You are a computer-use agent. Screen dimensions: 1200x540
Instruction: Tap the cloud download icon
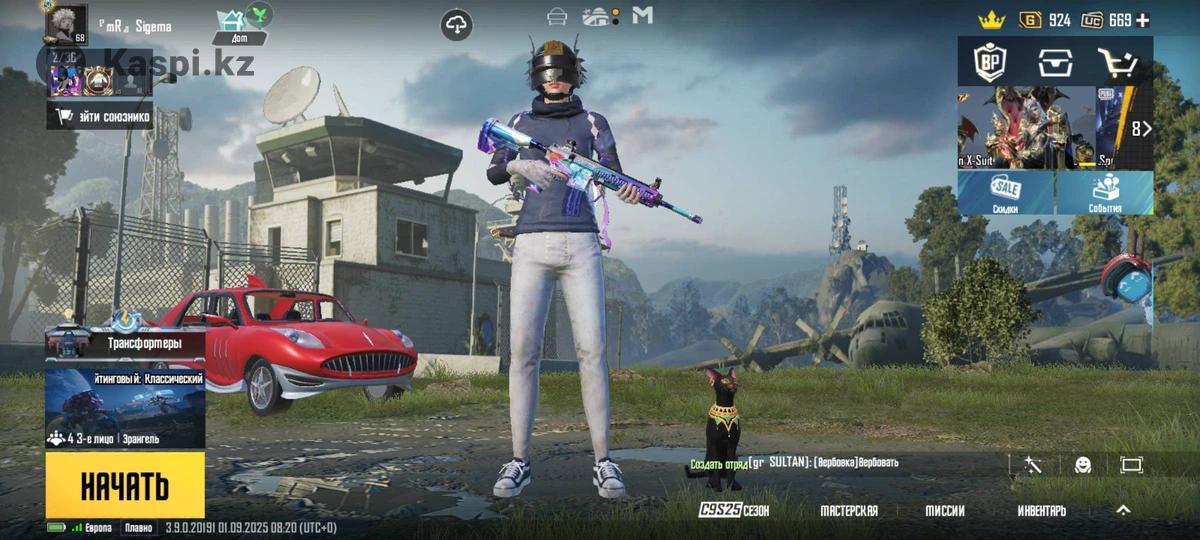tap(457, 24)
